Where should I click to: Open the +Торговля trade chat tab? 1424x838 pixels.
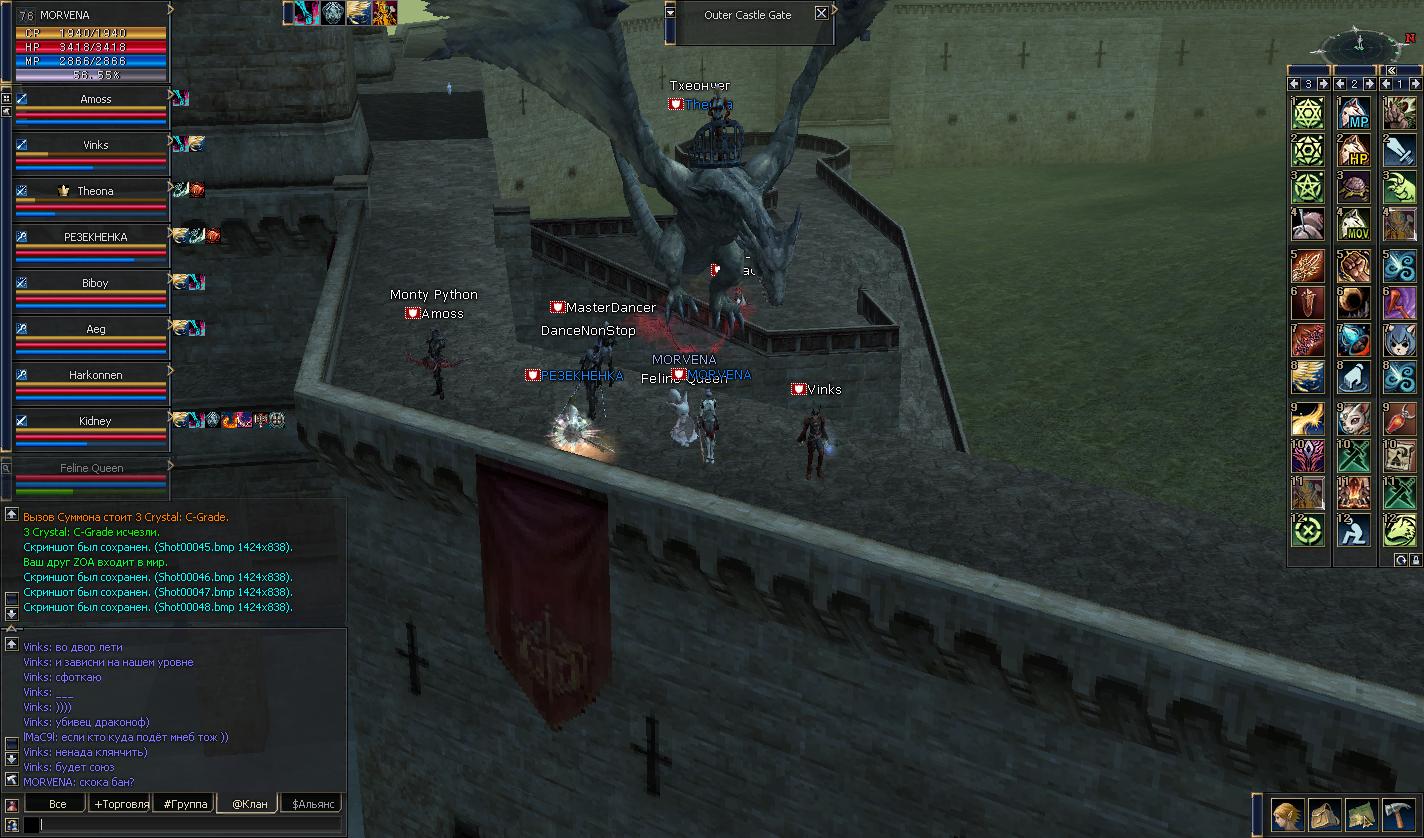[121, 804]
